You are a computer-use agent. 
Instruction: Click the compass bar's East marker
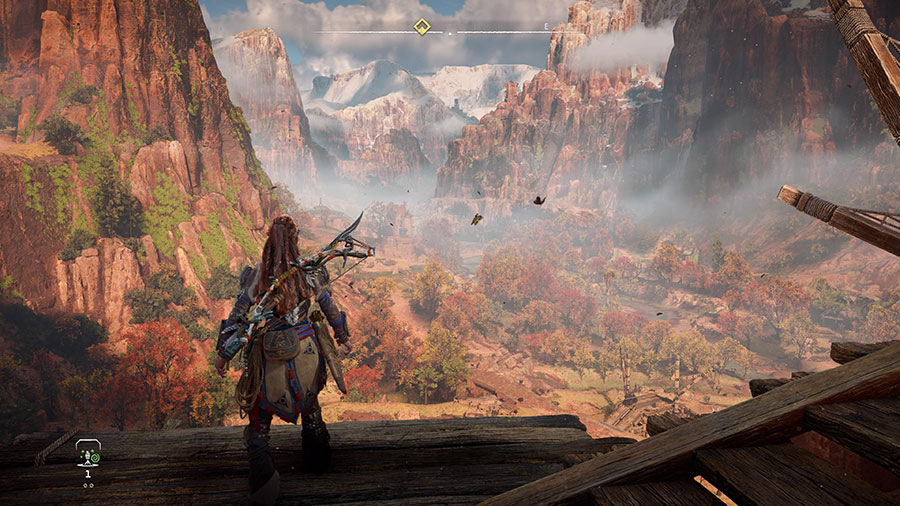pos(546,26)
